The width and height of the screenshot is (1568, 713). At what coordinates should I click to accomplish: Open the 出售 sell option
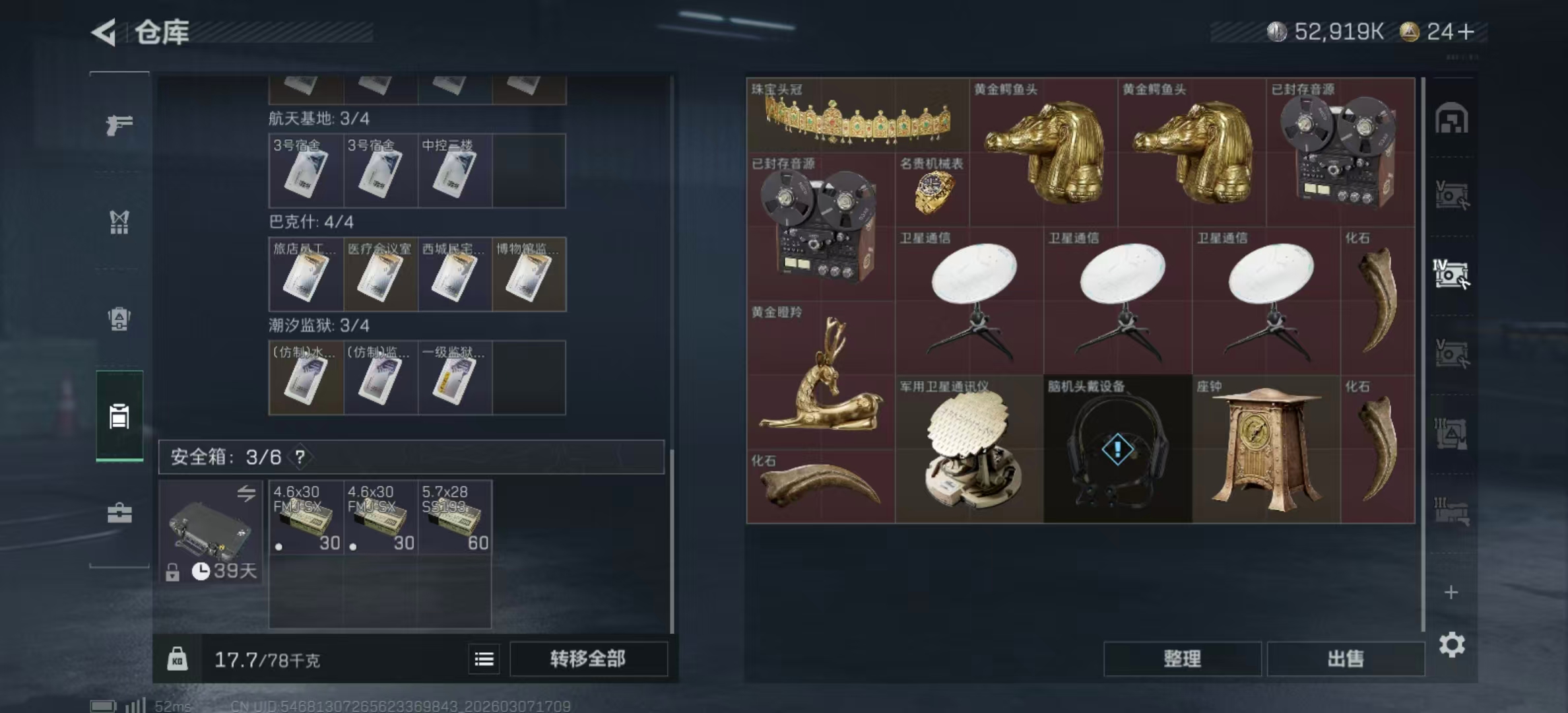(1345, 658)
